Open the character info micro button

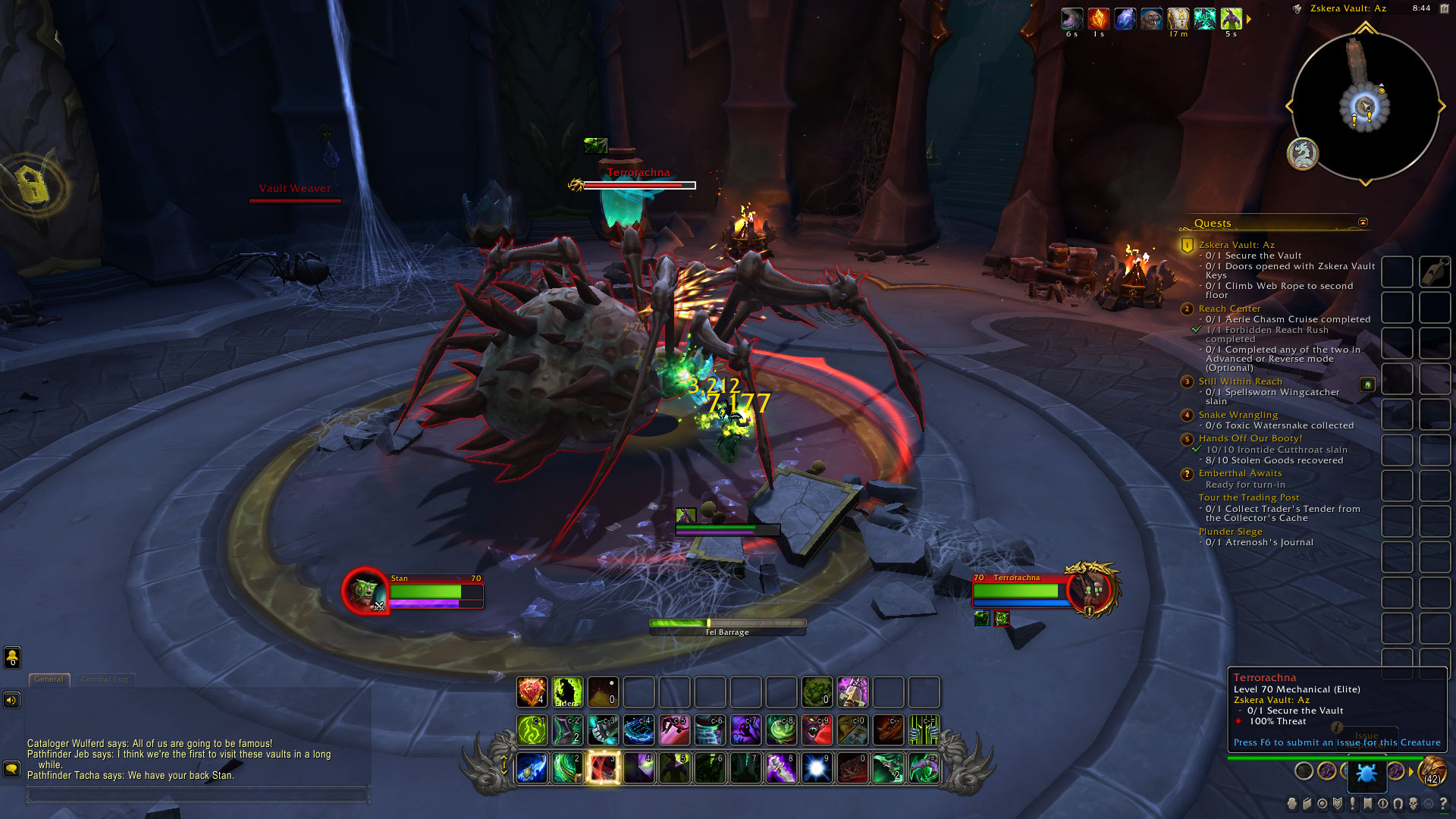point(1292,804)
